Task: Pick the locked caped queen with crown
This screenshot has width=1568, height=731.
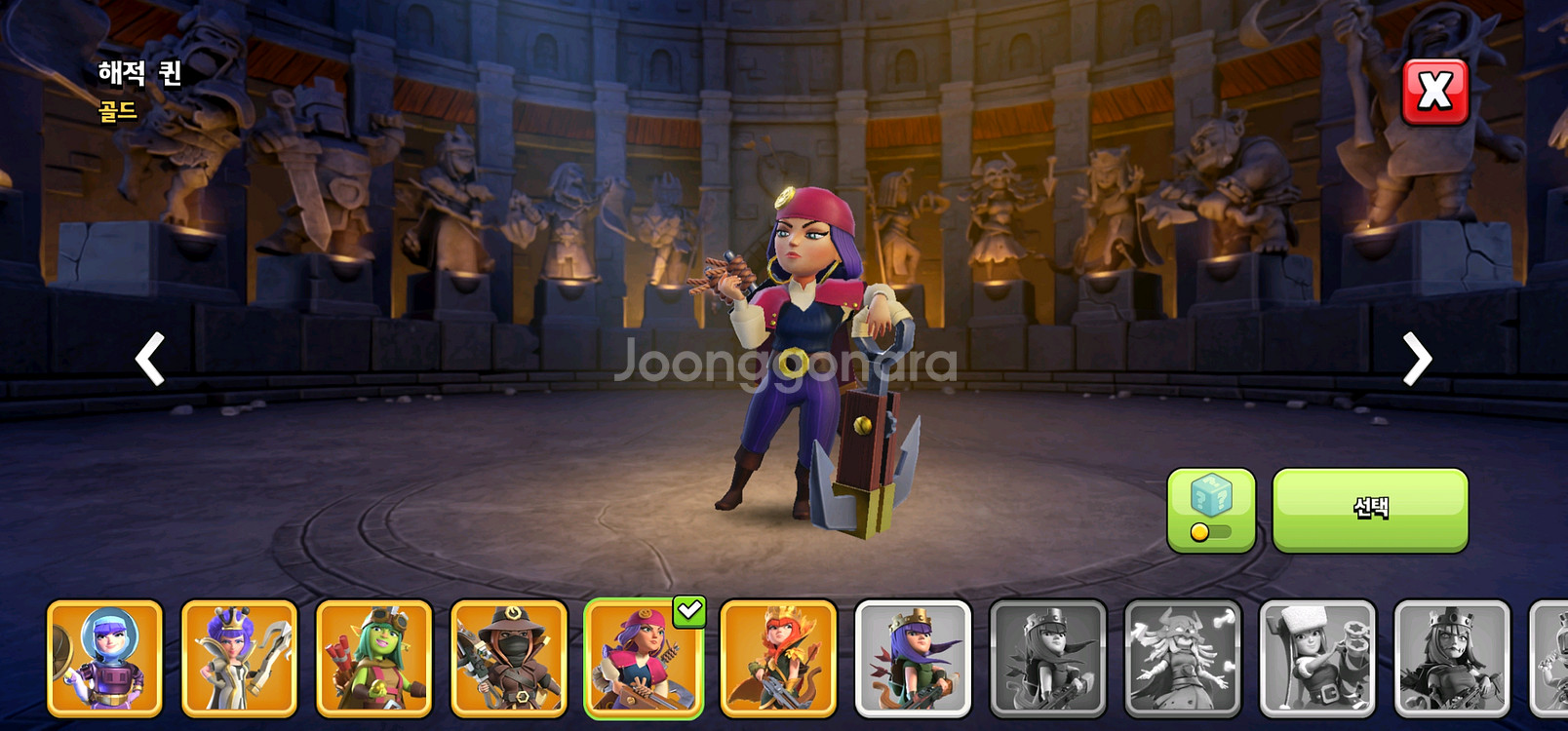Action: (x=1048, y=658)
